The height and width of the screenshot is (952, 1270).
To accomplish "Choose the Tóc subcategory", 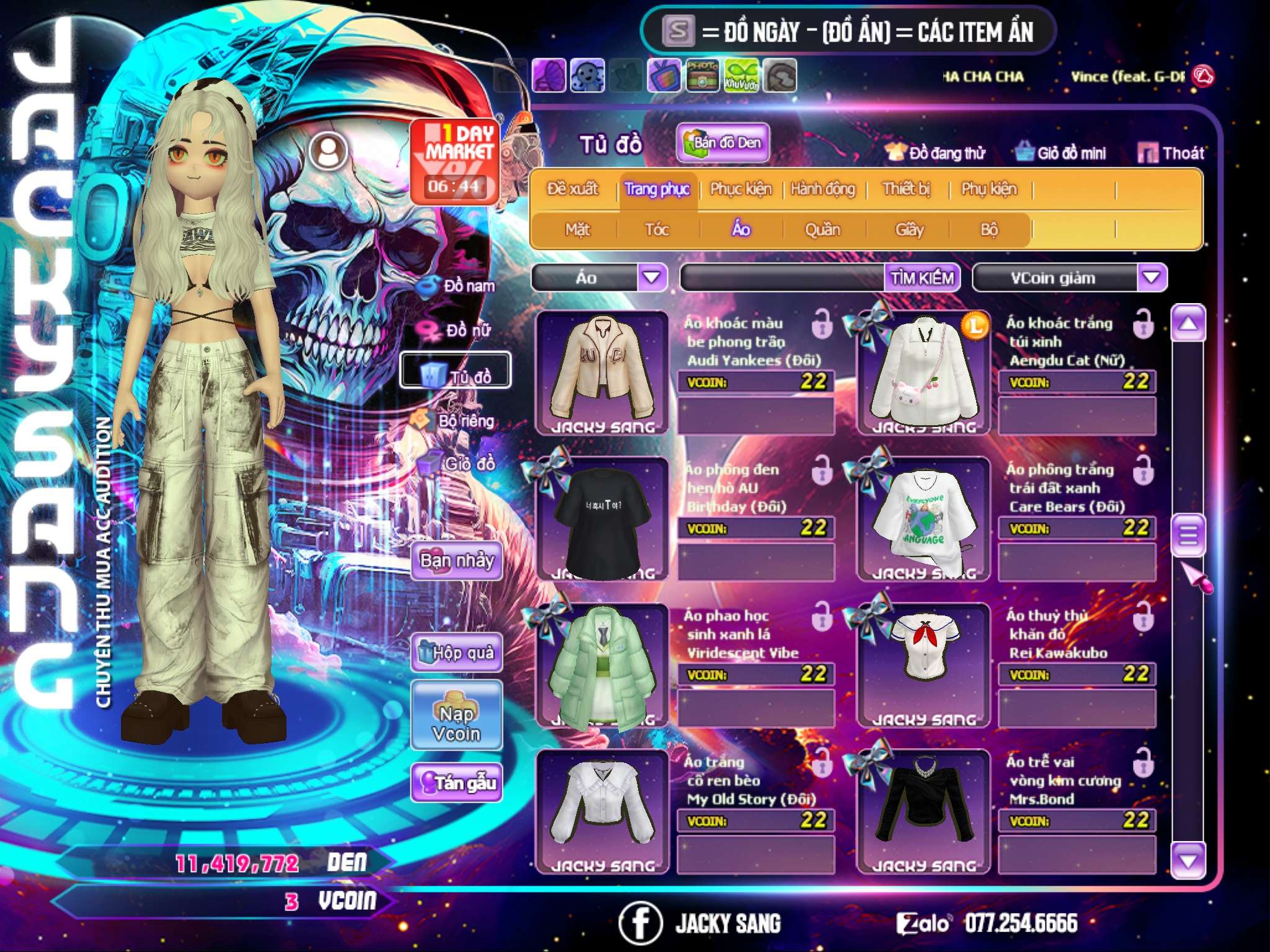I will (x=657, y=230).
